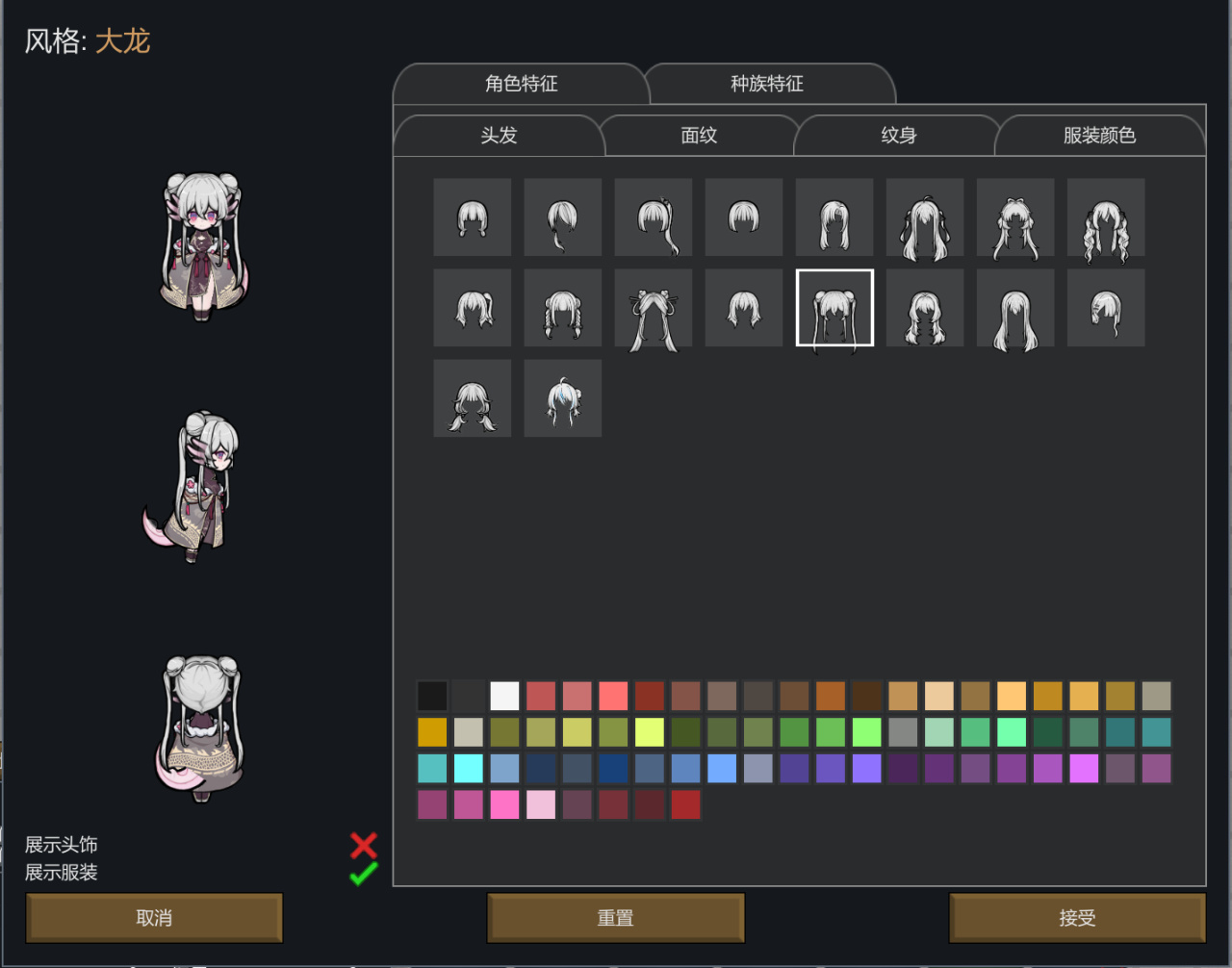The height and width of the screenshot is (968, 1232).
Task: Pick the black color swatch
Action: coord(432,696)
